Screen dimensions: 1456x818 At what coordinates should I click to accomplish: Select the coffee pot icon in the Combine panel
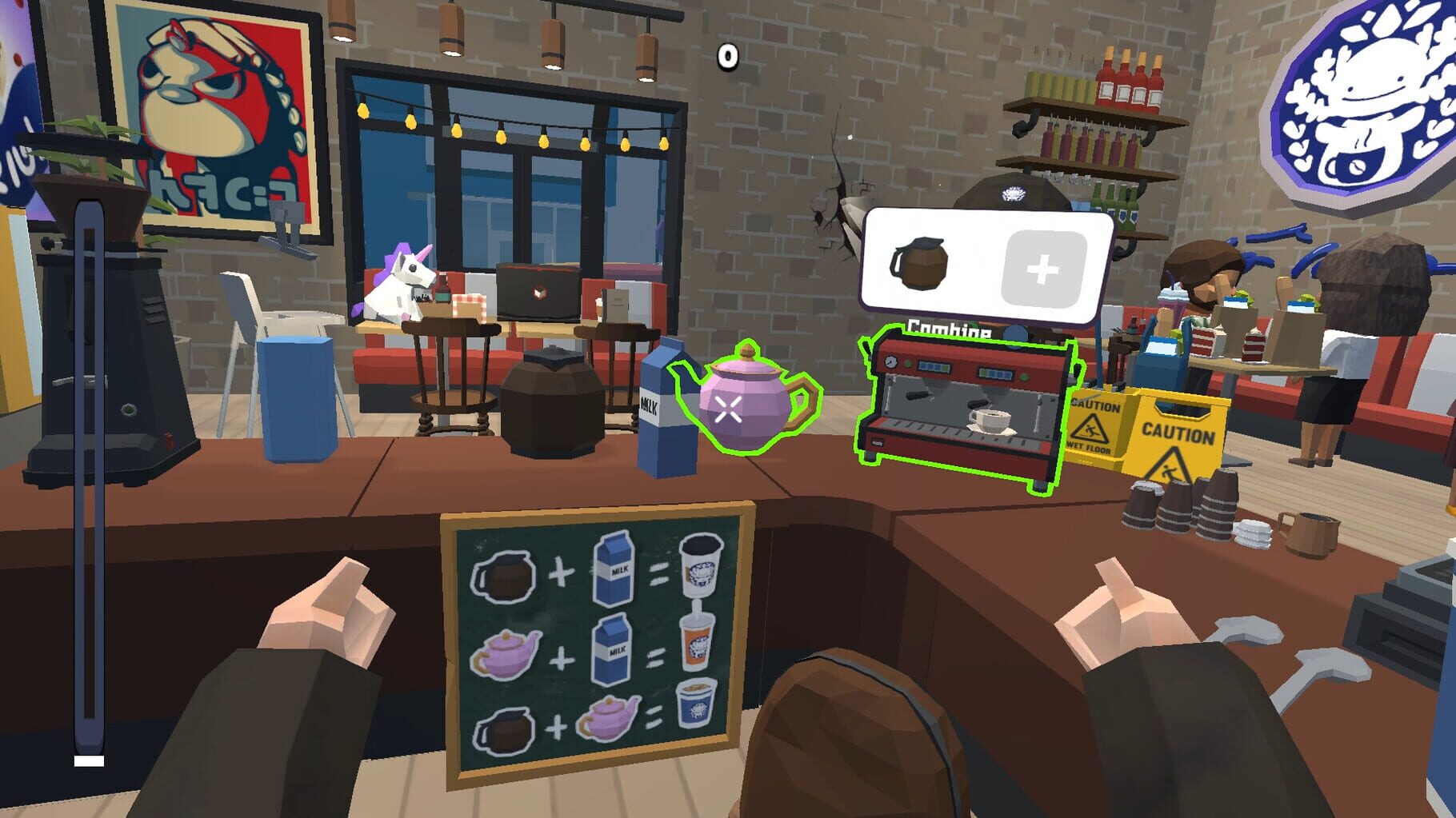click(922, 264)
